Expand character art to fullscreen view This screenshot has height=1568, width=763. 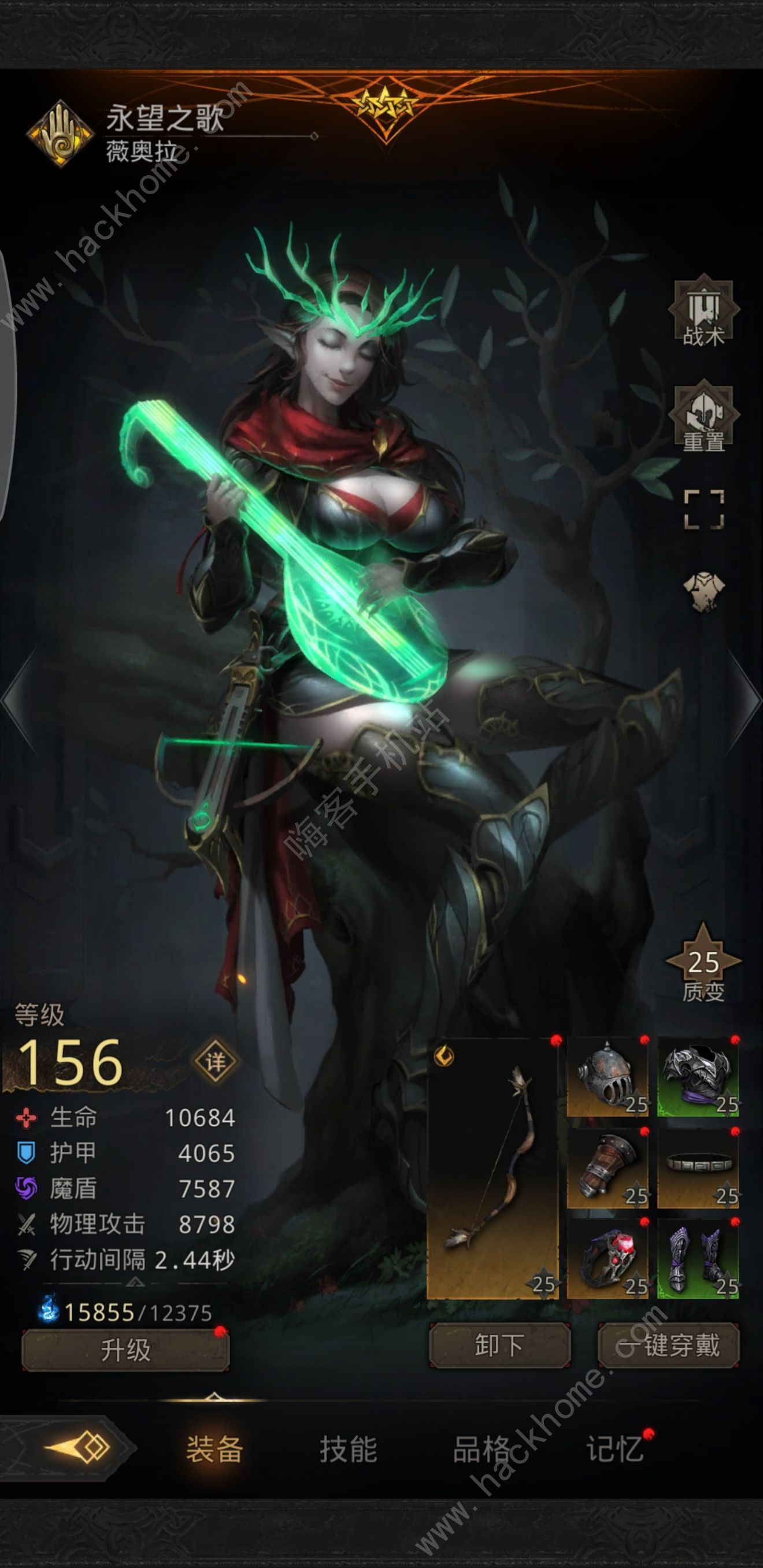[x=703, y=510]
